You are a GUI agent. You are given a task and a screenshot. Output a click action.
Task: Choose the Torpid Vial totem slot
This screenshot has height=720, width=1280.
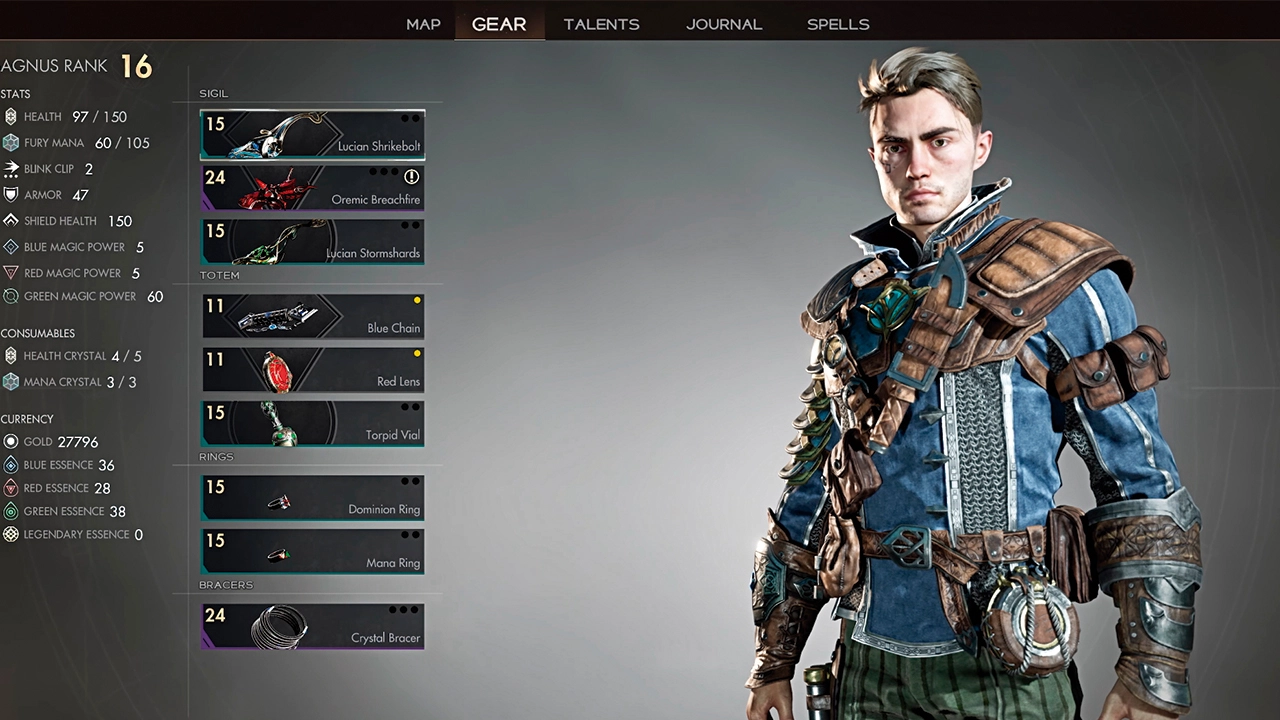tap(312, 423)
